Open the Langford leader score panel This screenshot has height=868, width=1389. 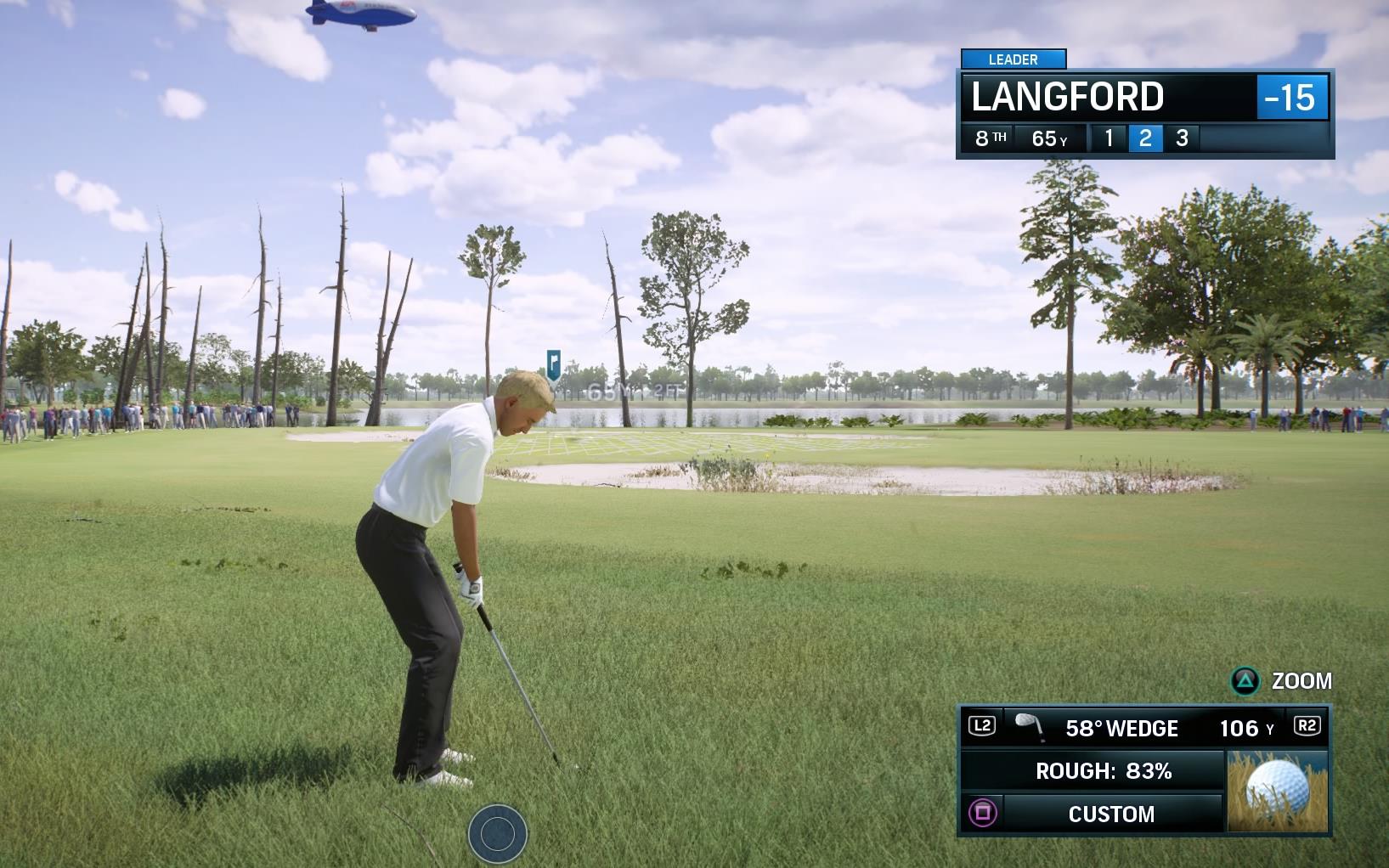point(1143,97)
